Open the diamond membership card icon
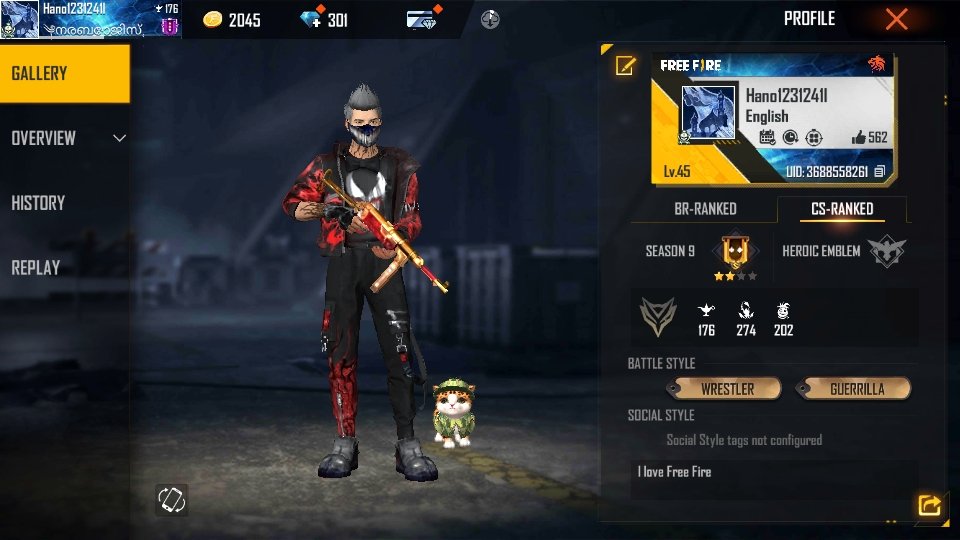Image resolution: width=960 pixels, height=540 pixels. click(422, 19)
